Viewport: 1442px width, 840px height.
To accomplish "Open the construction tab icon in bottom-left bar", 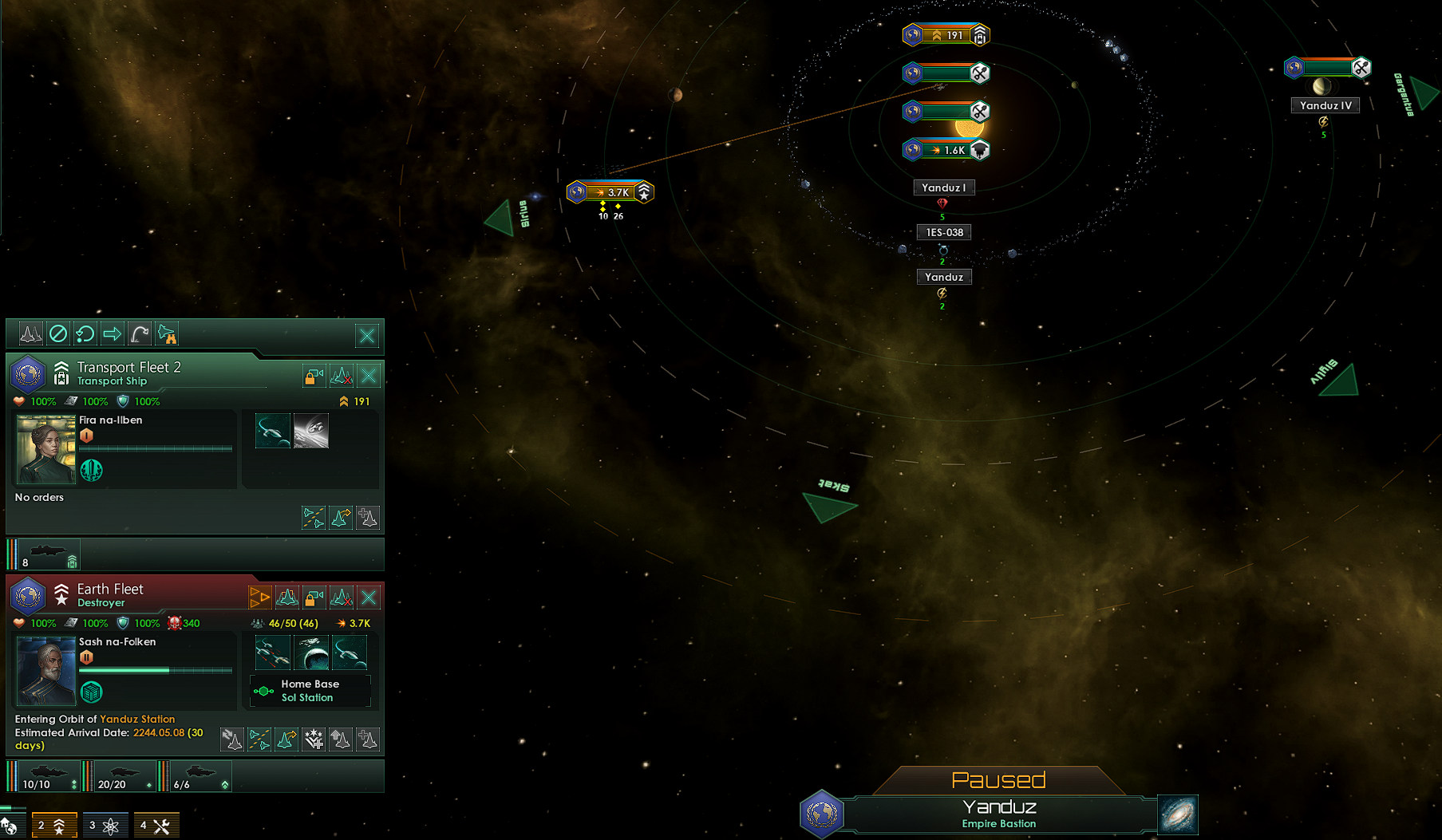I will click(x=156, y=825).
